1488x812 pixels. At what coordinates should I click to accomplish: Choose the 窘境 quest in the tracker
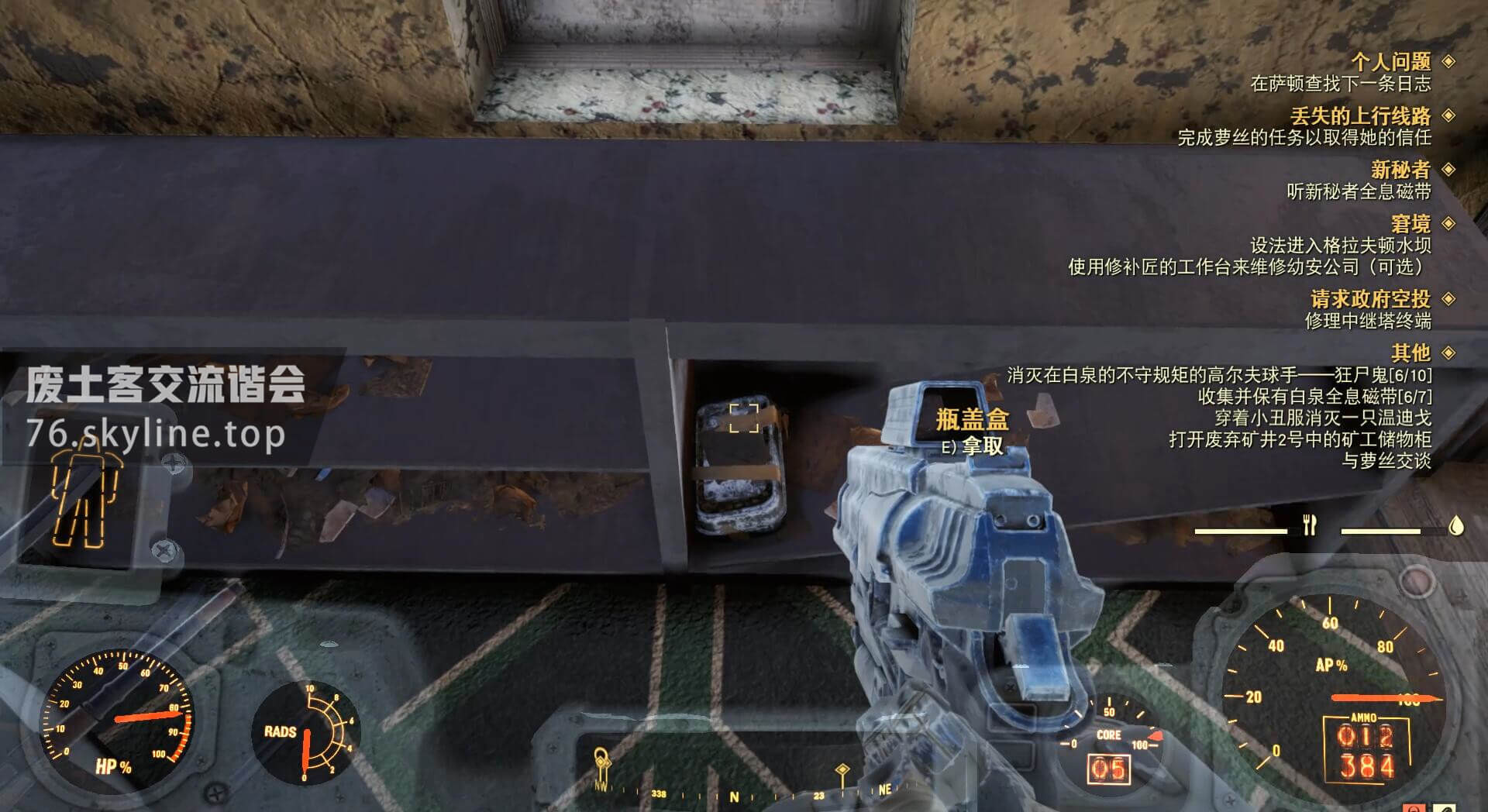[x=1410, y=224]
